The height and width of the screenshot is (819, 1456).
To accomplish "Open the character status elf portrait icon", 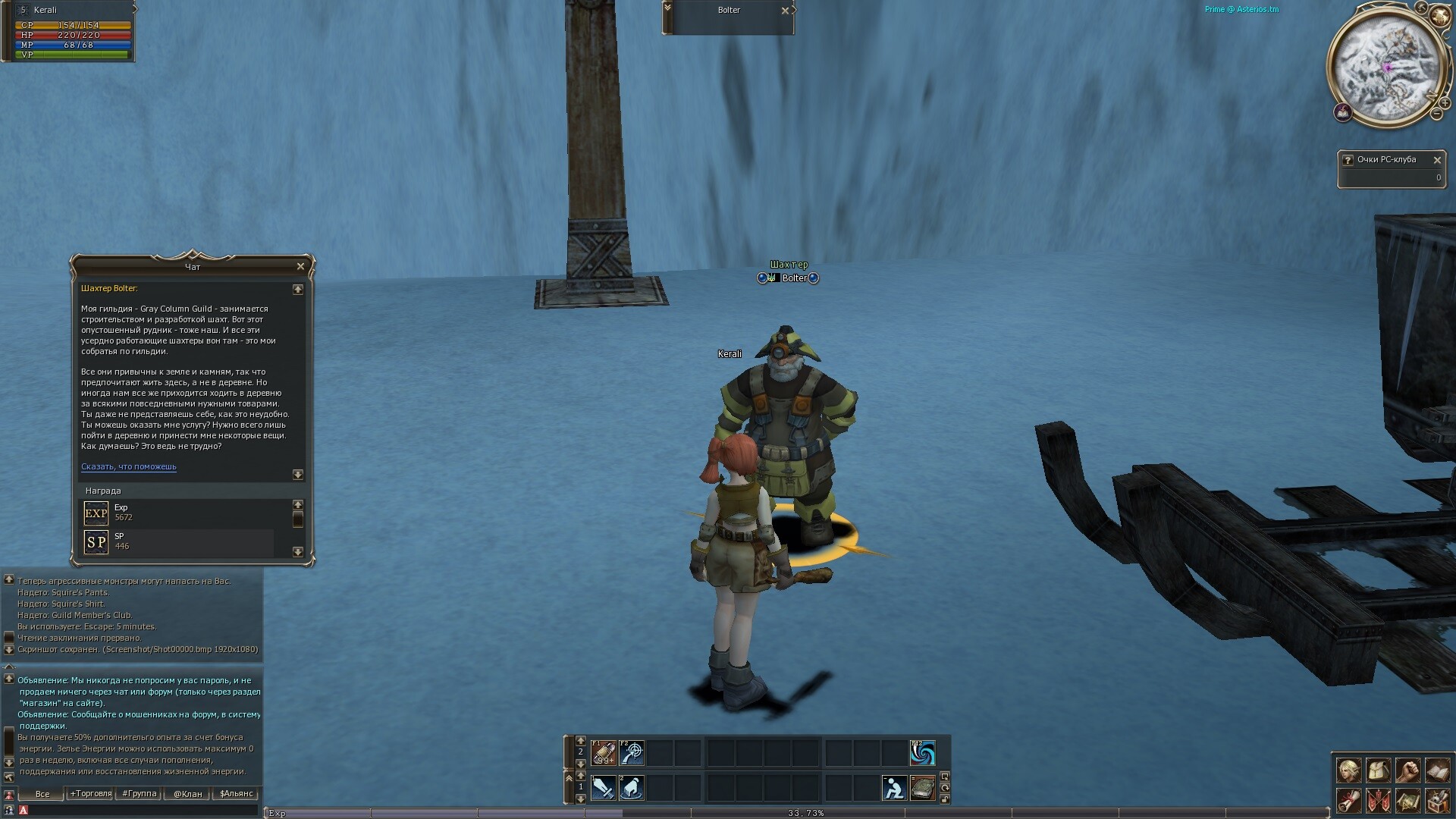I will (x=1348, y=770).
